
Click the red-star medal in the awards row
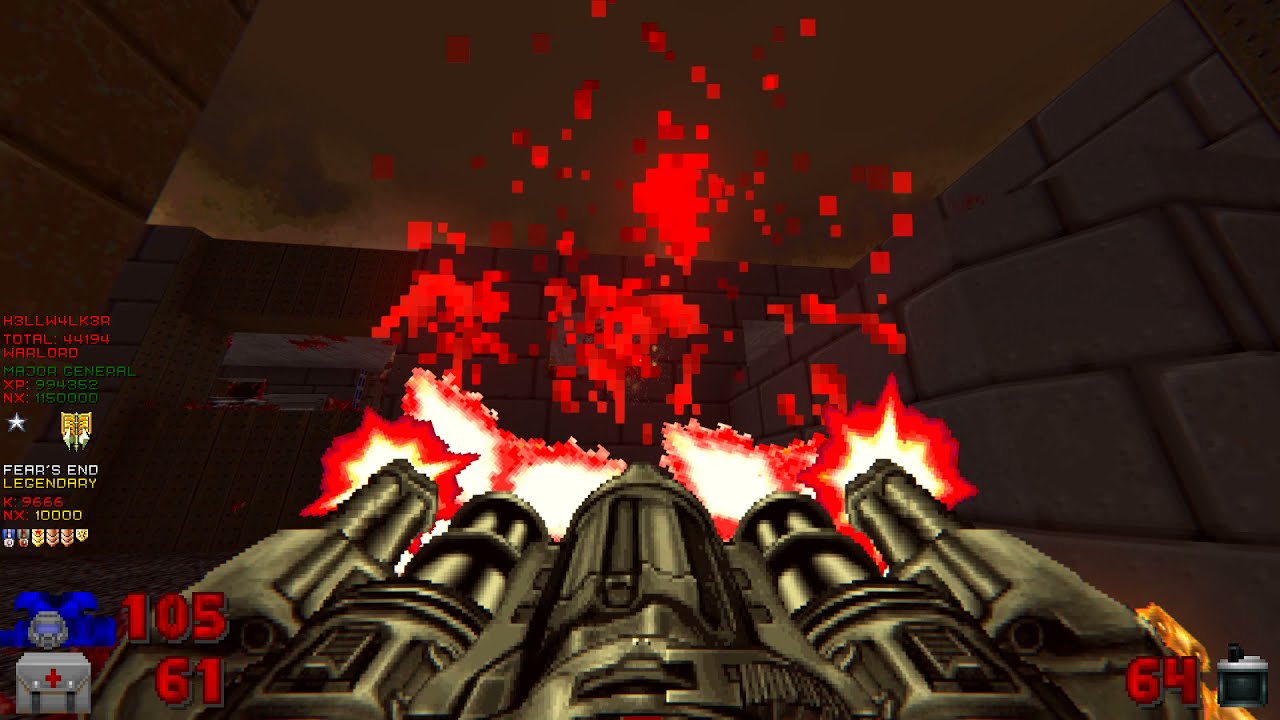click(38, 535)
